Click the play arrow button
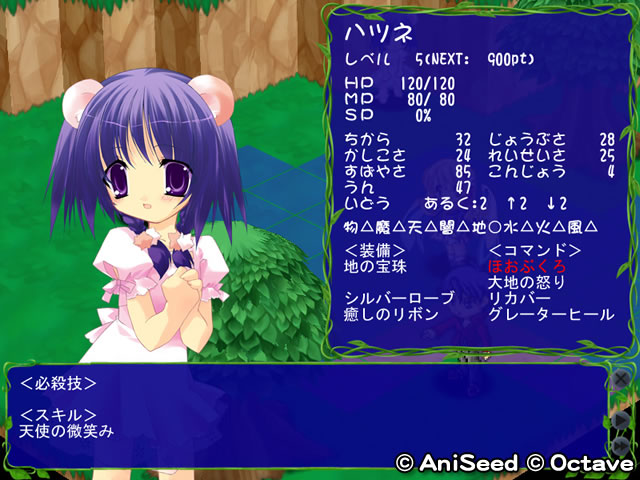The width and height of the screenshot is (640, 480). [620, 416]
